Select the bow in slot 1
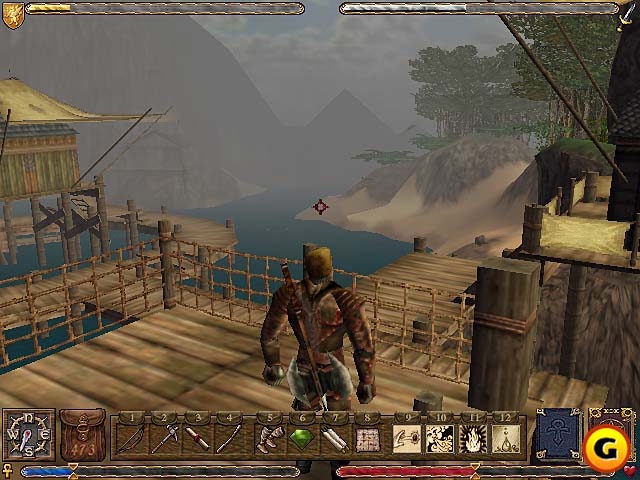 pyautogui.click(x=131, y=438)
